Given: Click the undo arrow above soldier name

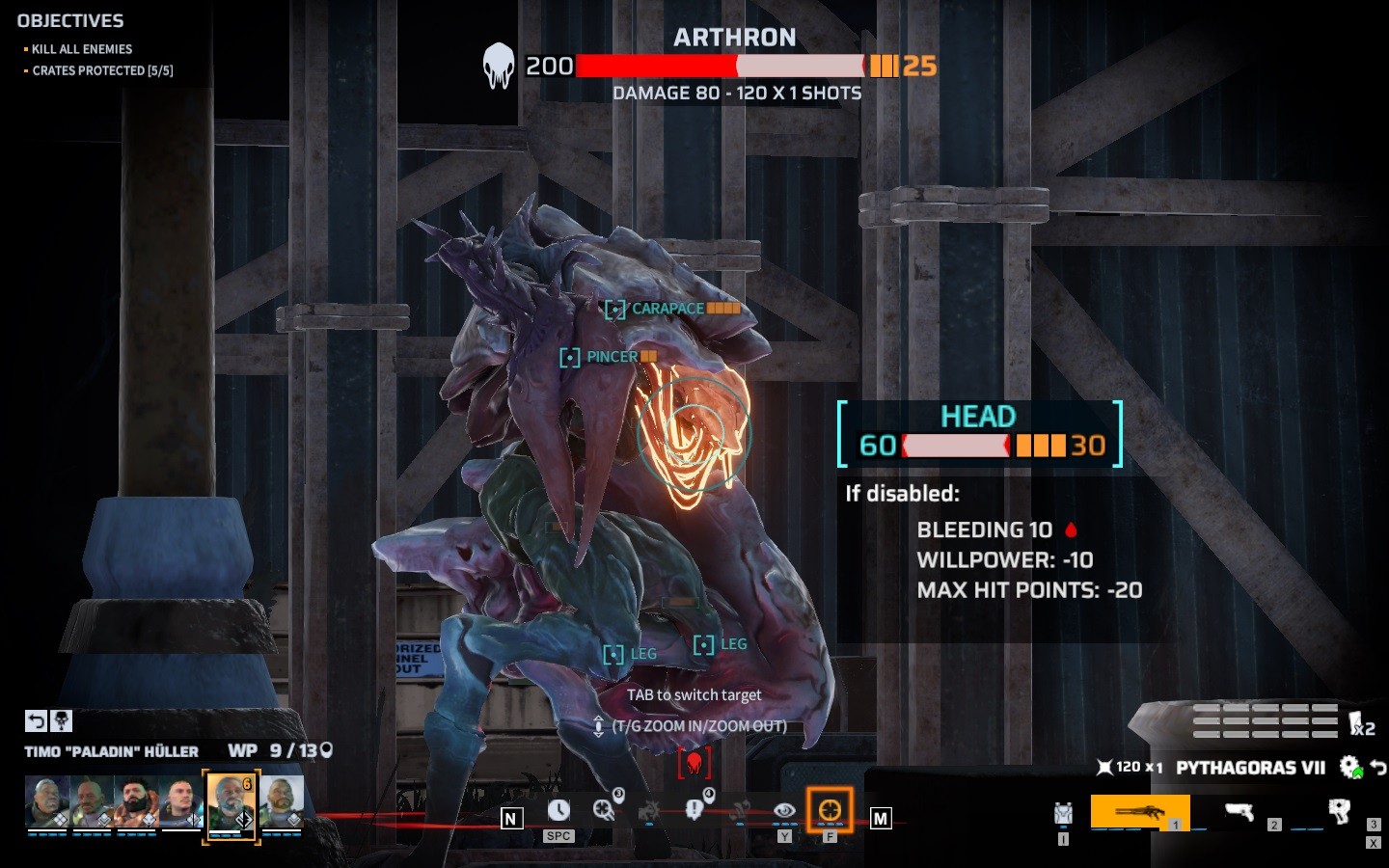Looking at the screenshot, I should [36, 720].
